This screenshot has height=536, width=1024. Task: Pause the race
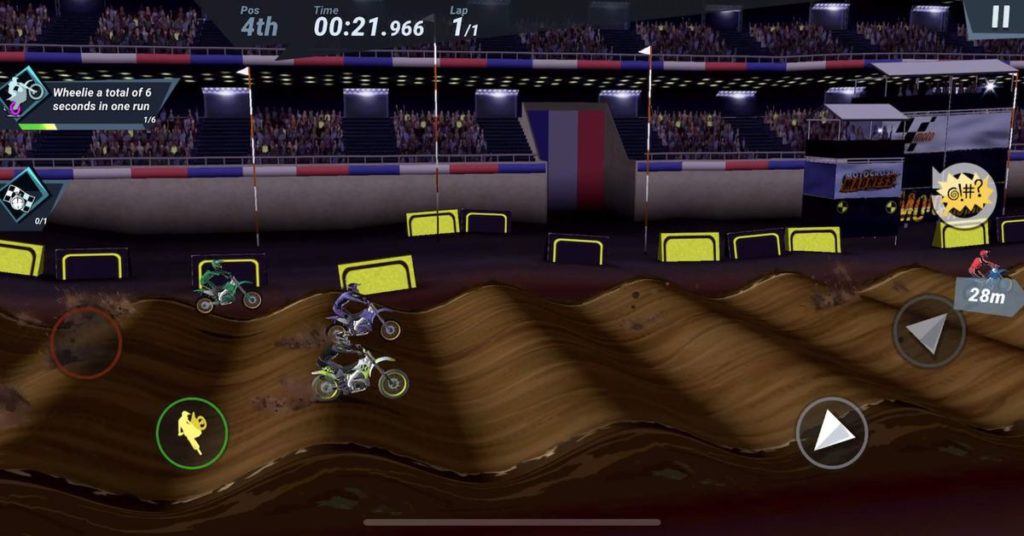pyautogui.click(x=1000, y=17)
